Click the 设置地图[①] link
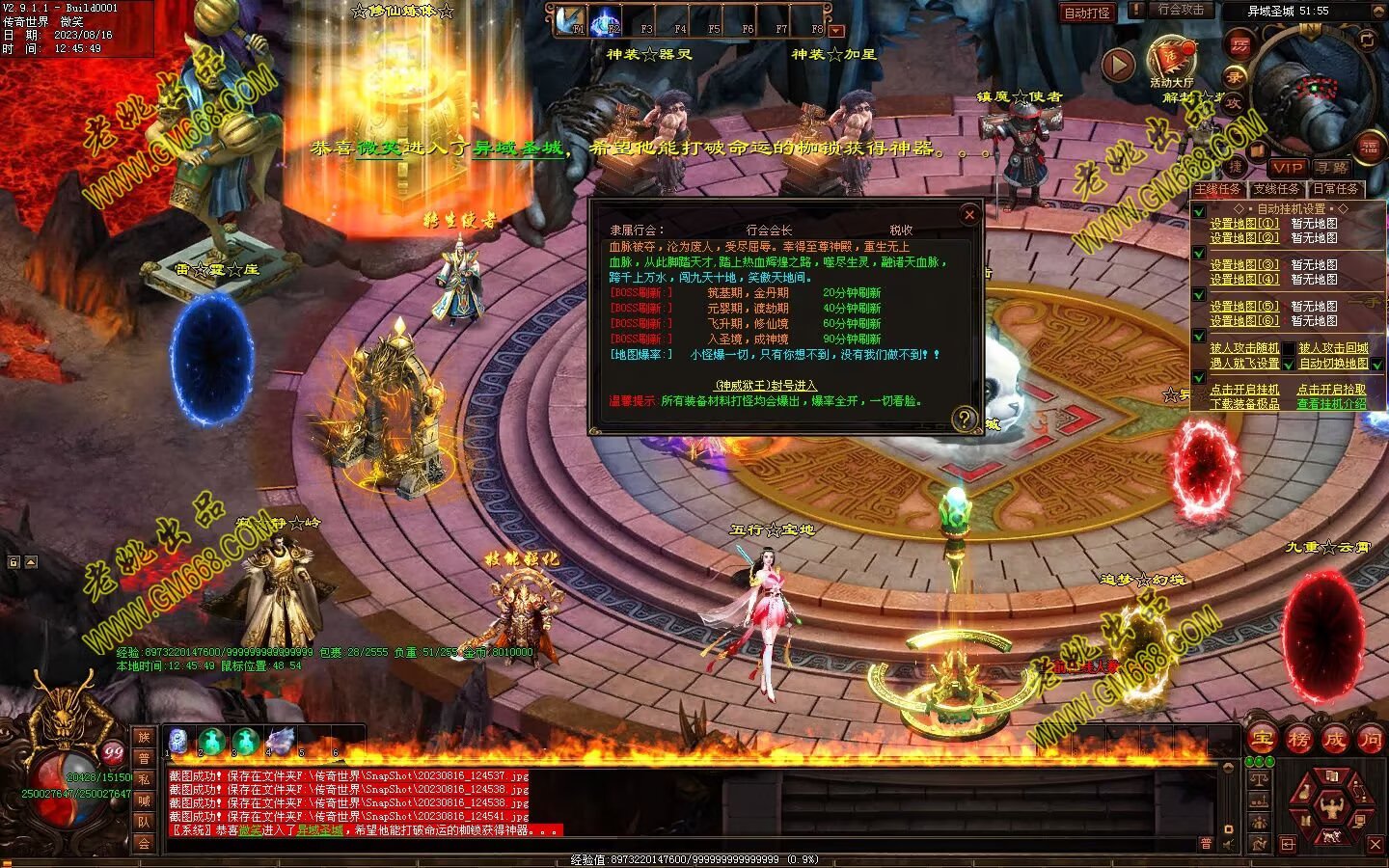Image resolution: width=1389 pixels, height=868 pixels. coord(1244,223)
